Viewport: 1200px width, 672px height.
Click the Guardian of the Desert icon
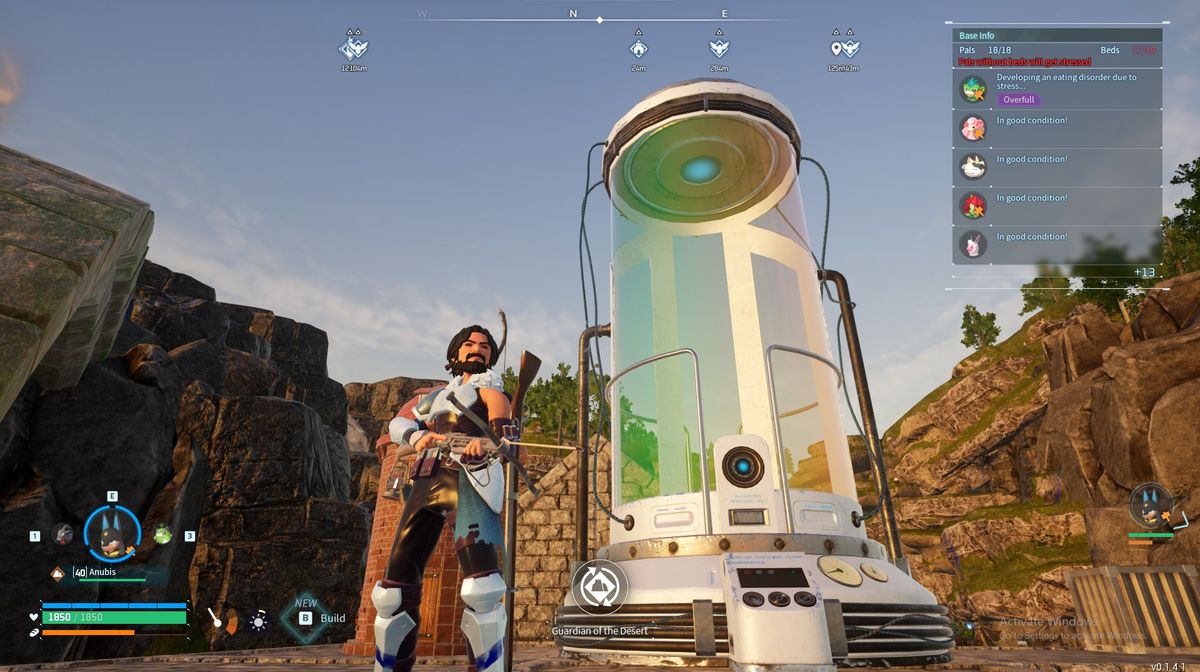(x=599, y=587)
